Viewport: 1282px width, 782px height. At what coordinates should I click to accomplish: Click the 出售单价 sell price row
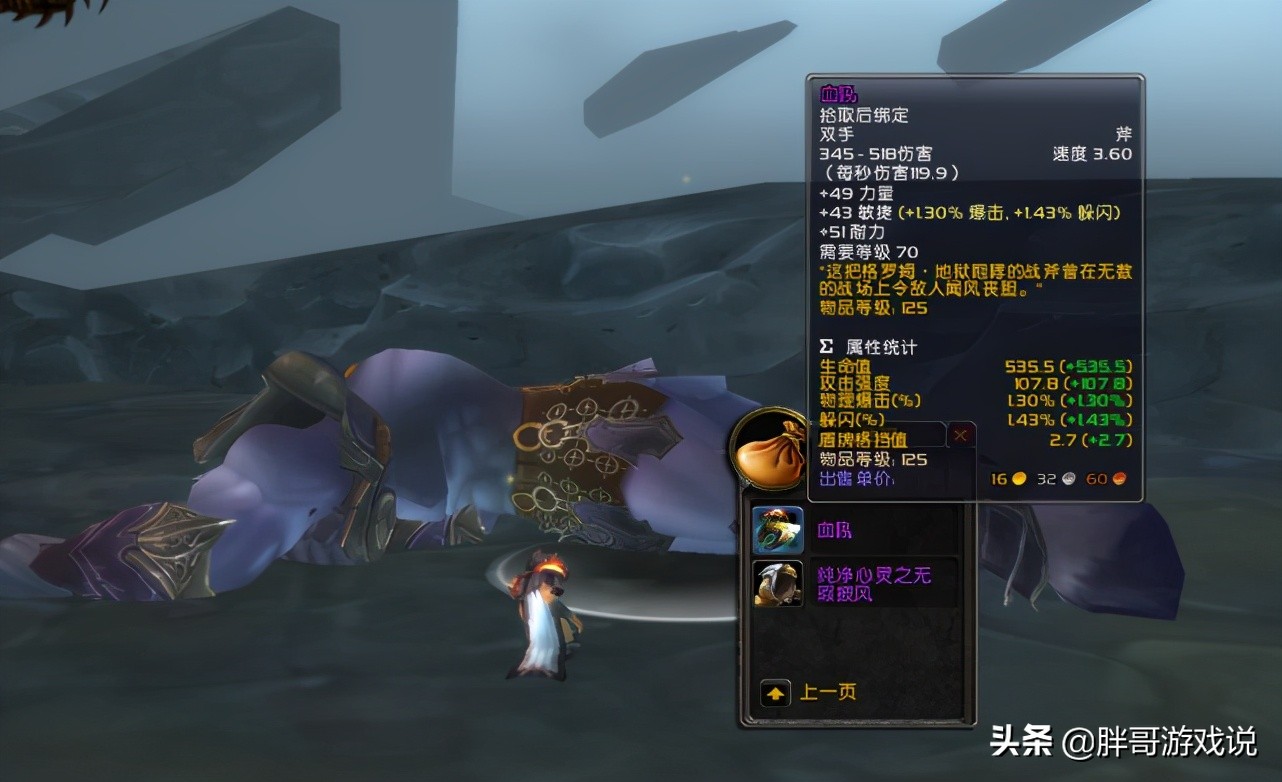click(857, 479)
